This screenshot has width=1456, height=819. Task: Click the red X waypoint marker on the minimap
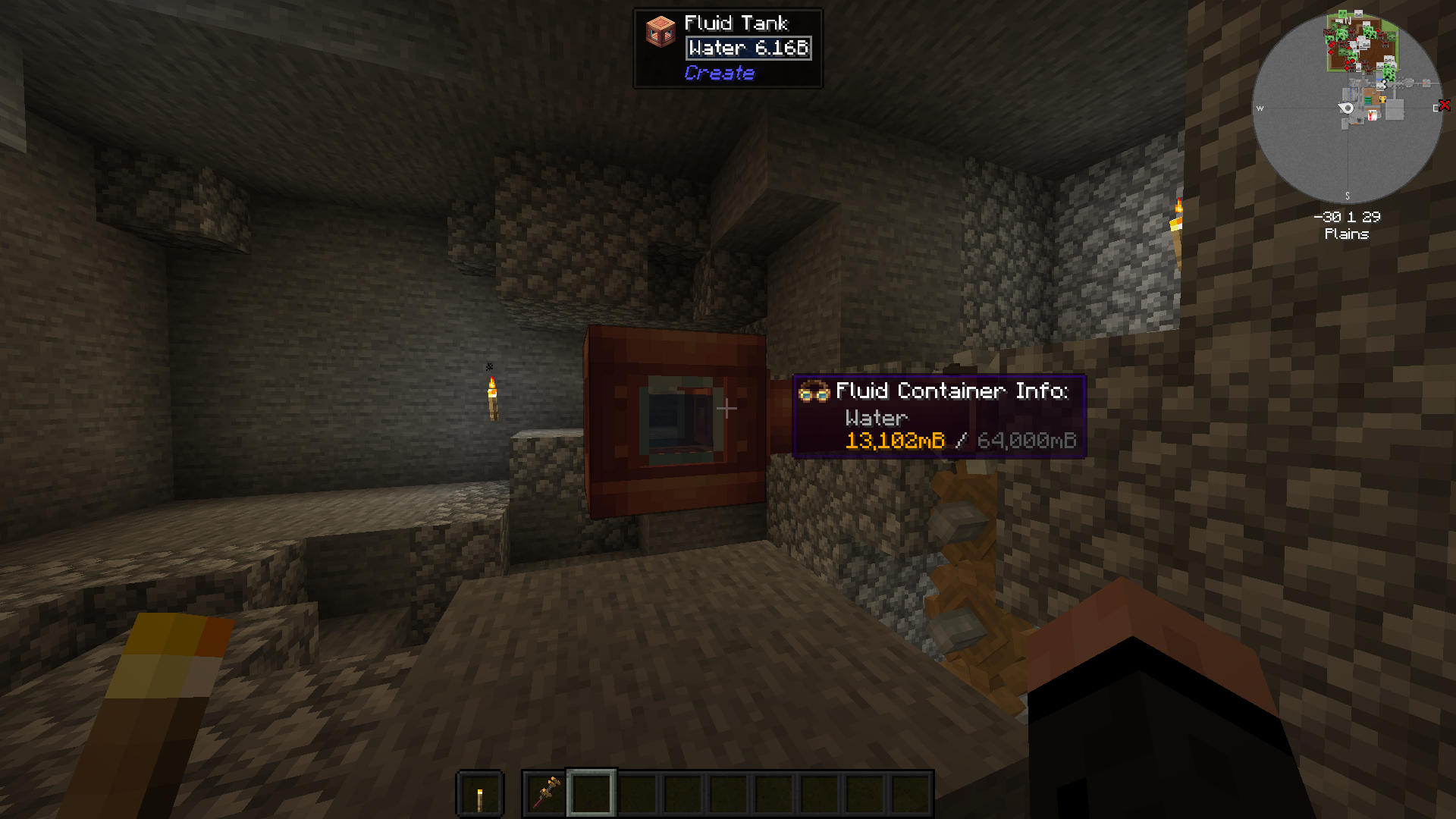coord(1444,105)
